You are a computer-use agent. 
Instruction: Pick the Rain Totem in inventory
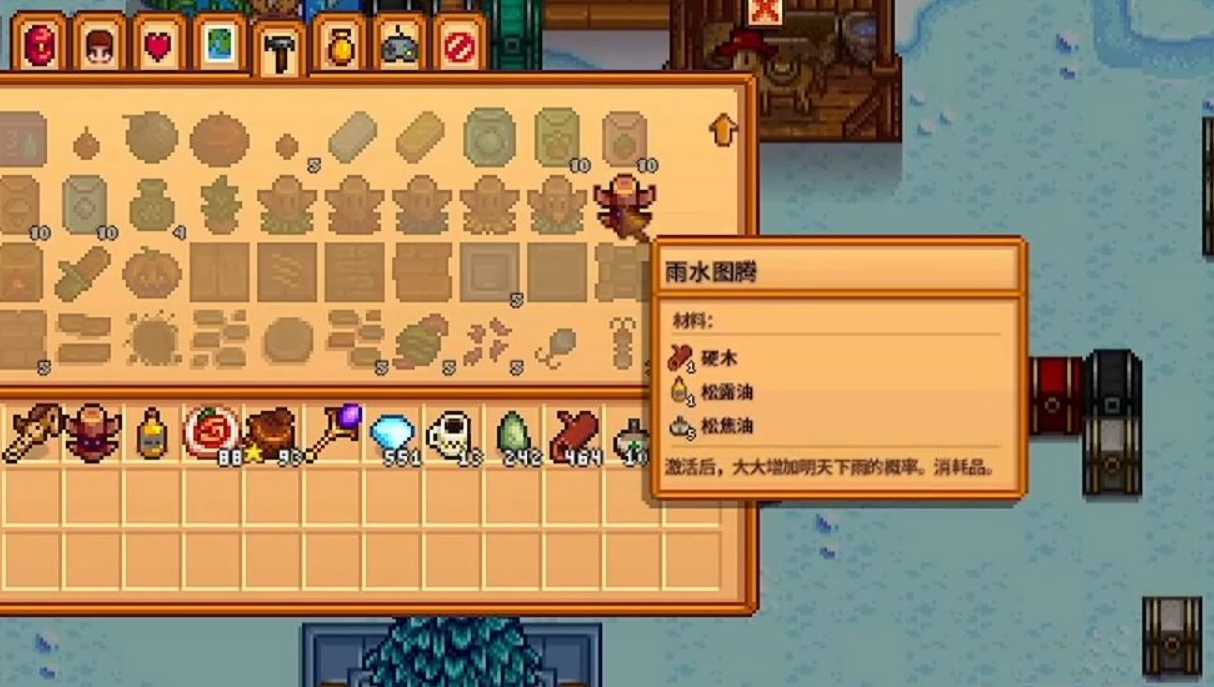click(x=92, y=434)
